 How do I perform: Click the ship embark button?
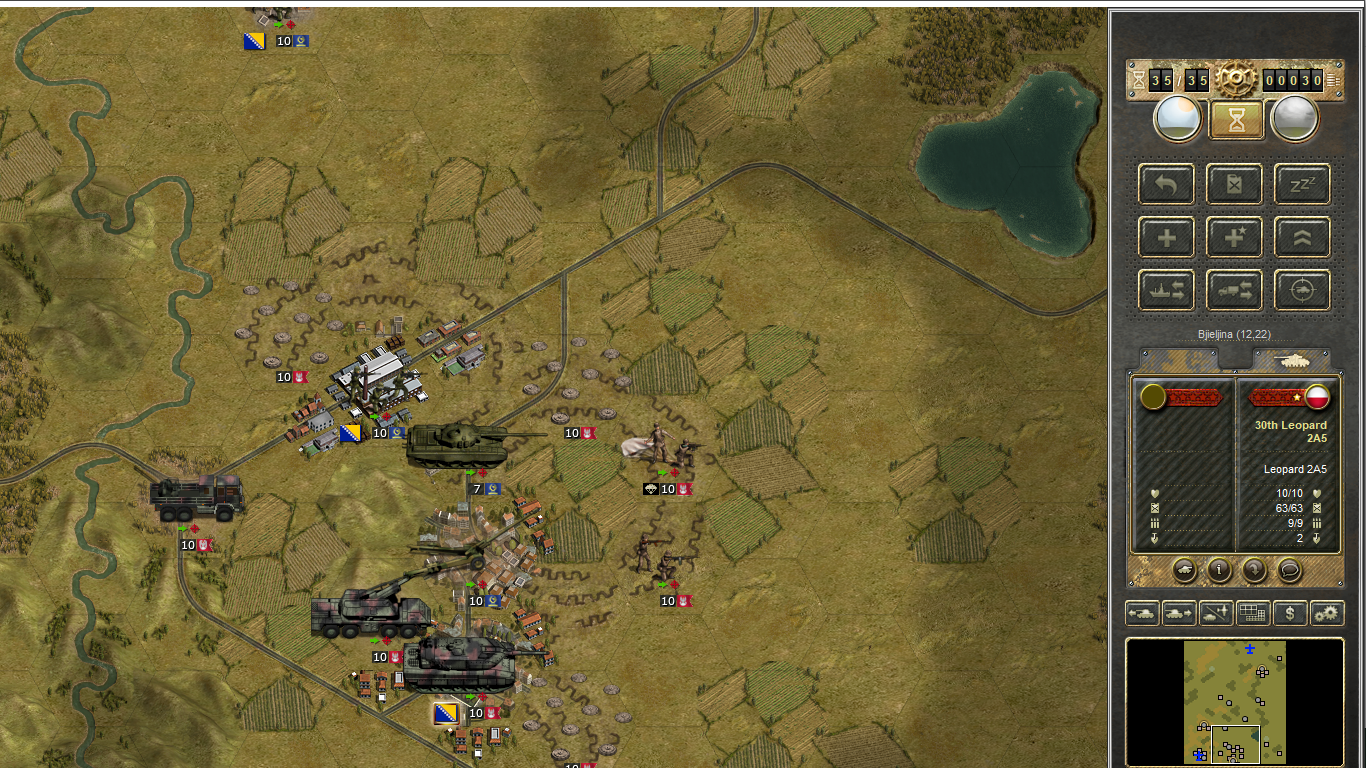(x=1166, y=291)
